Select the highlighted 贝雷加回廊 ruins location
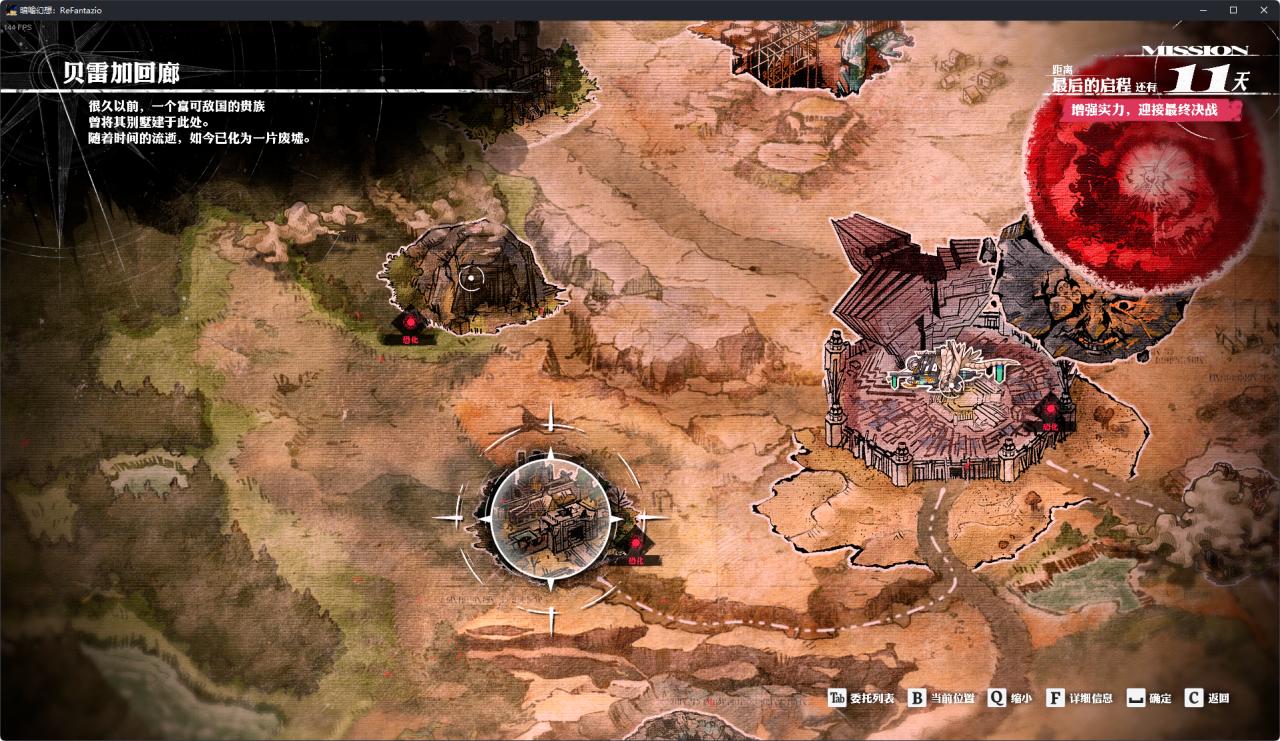1280x741 pixels. tap(549, 519)
